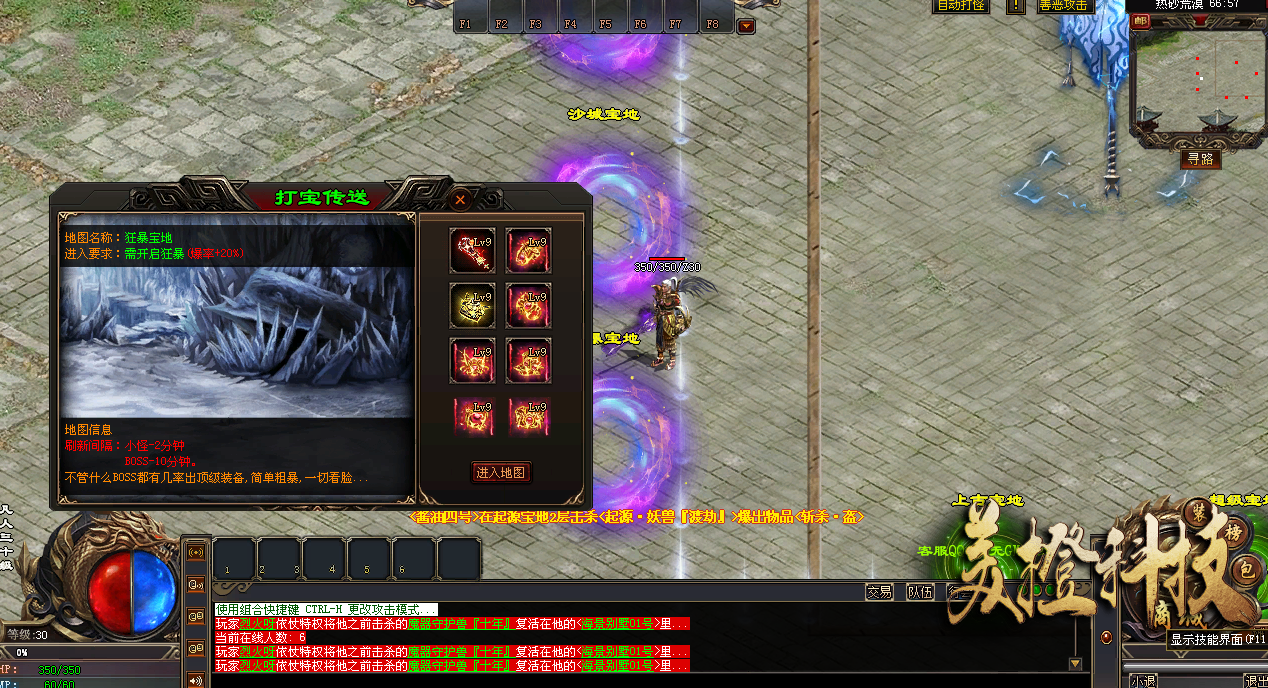Close the 打宝传送 teleport window

click(460, 200)
